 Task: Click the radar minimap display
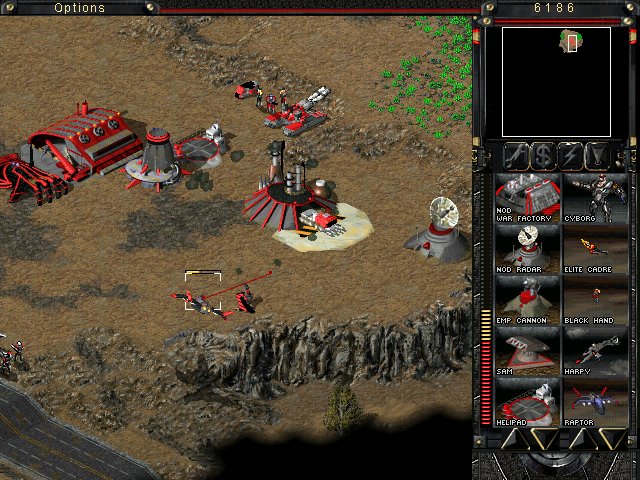point(556,82)
